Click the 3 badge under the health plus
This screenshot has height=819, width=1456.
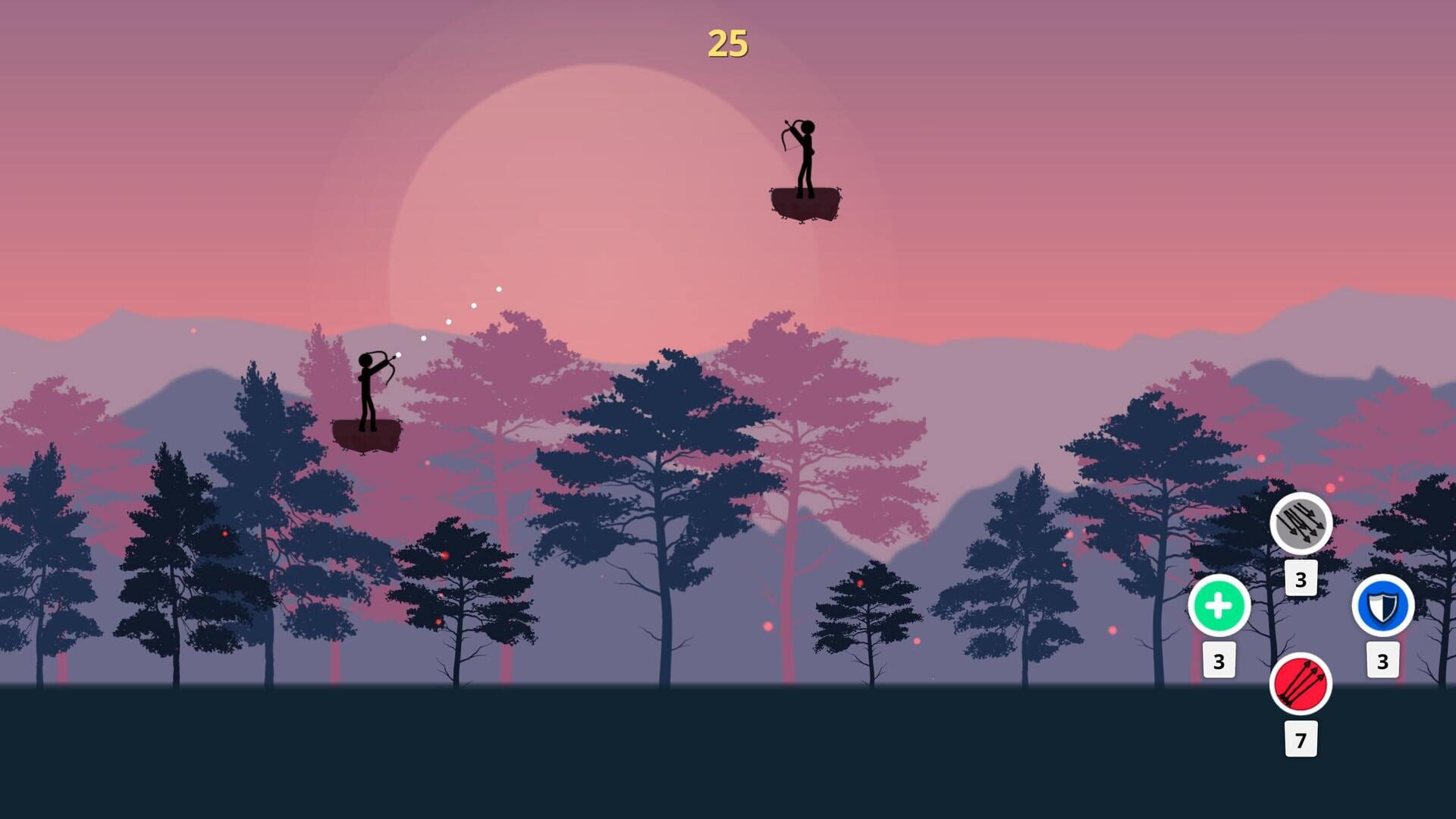pos(1219,661)
